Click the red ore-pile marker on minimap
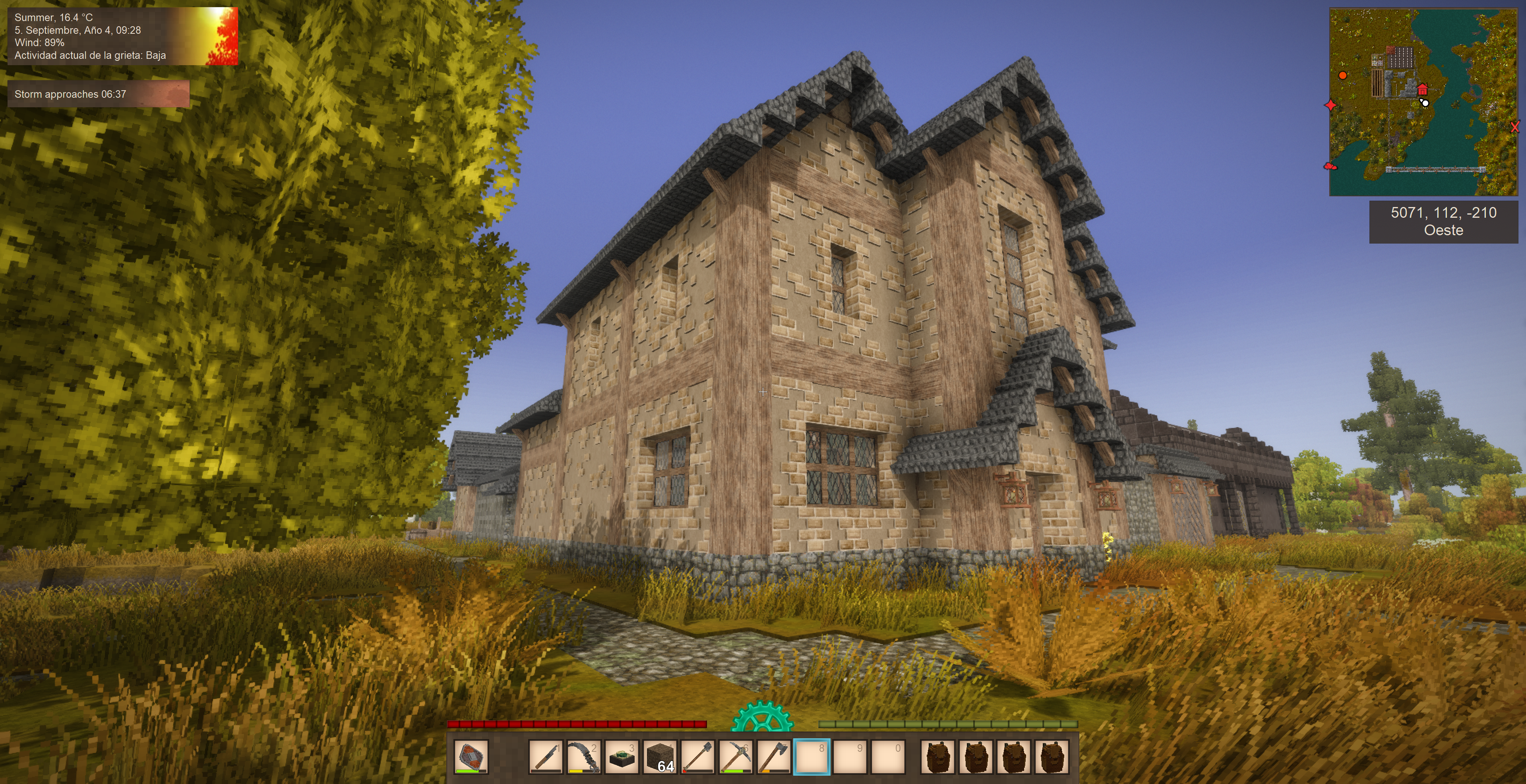The height and width of the screenshot is (784, 1526). click(x=1330, y=166)
